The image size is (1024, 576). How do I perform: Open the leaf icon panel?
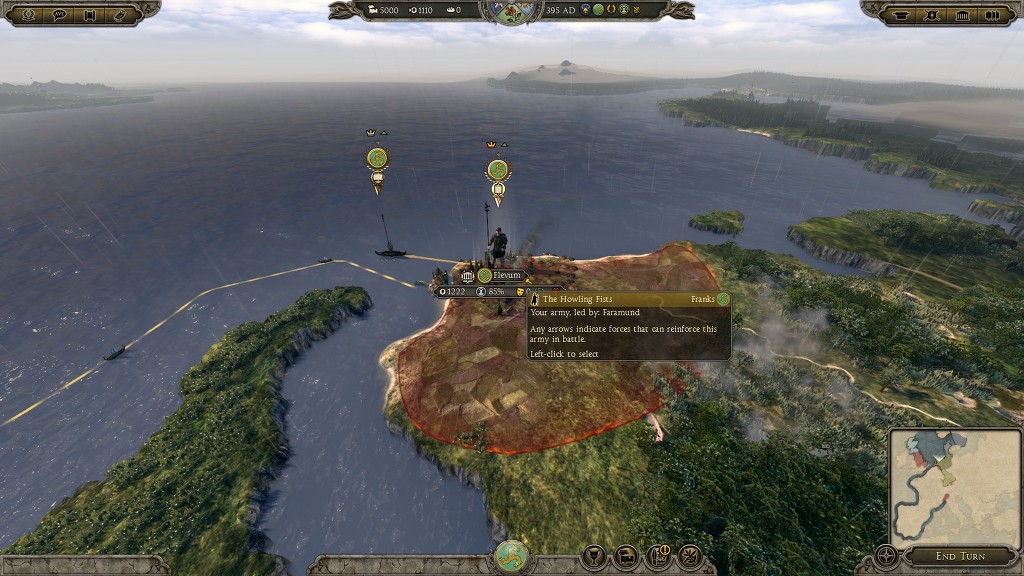(x=690, y=555)
